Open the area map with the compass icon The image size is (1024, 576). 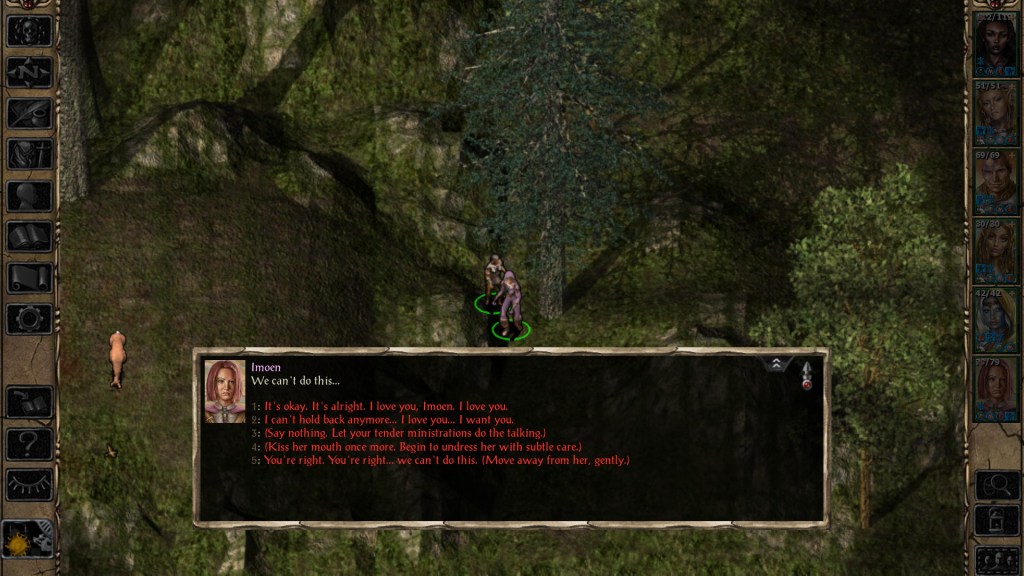pos(29,72)
